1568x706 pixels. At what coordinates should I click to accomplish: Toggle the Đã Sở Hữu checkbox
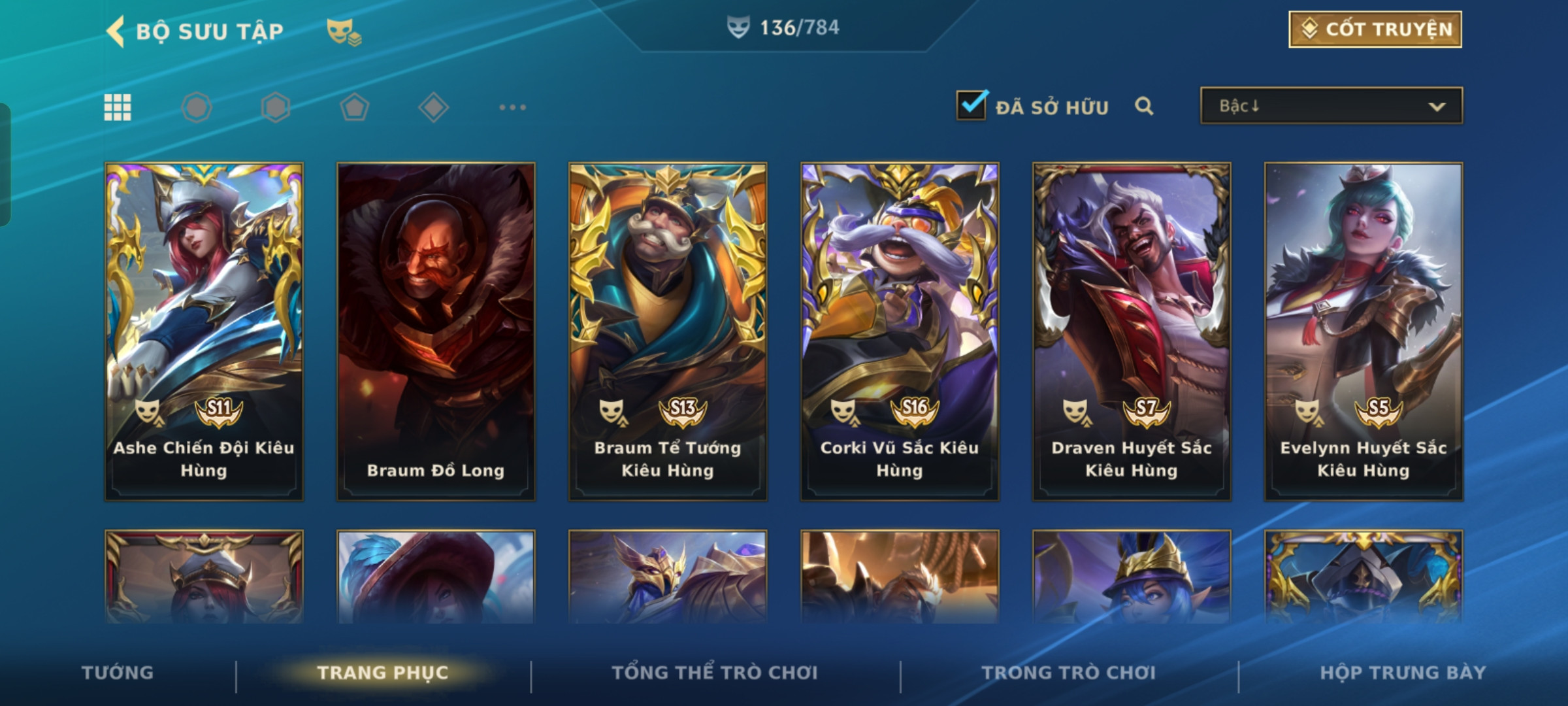[x=971, y=105]
